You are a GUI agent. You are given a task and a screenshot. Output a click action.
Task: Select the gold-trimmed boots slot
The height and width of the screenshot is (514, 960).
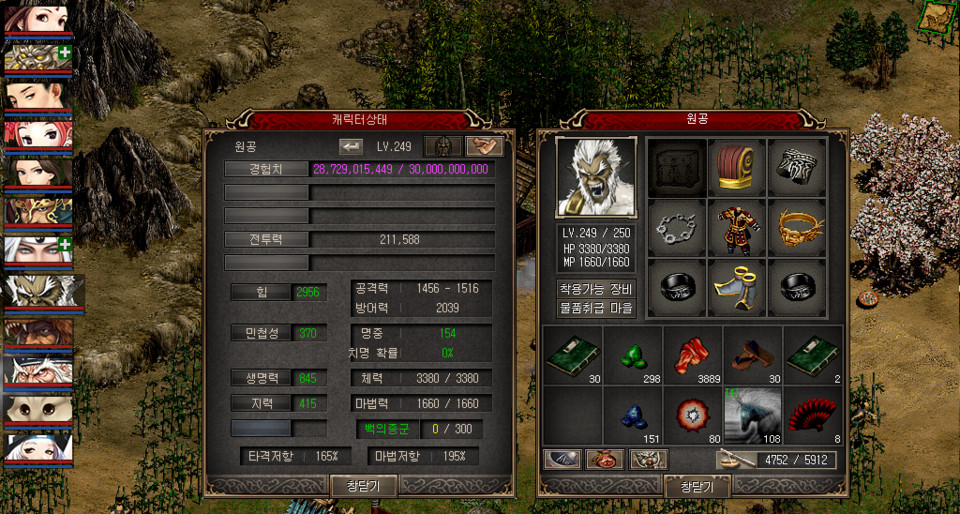pyautogui.click(x=737, y=288)
